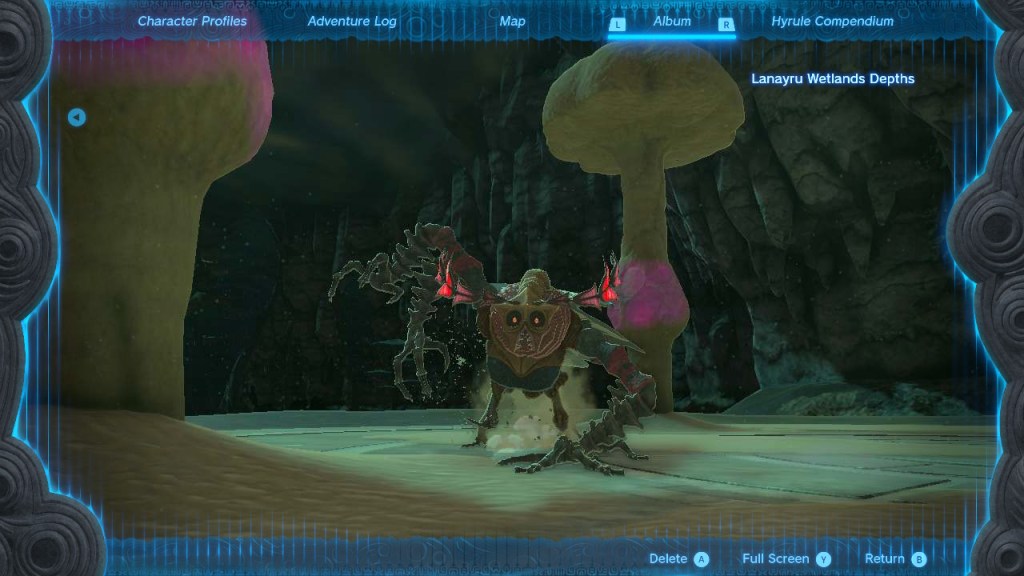Select the Album tab
The width and height of the screenshot is (1024, 576).
(x=672, y=21)
